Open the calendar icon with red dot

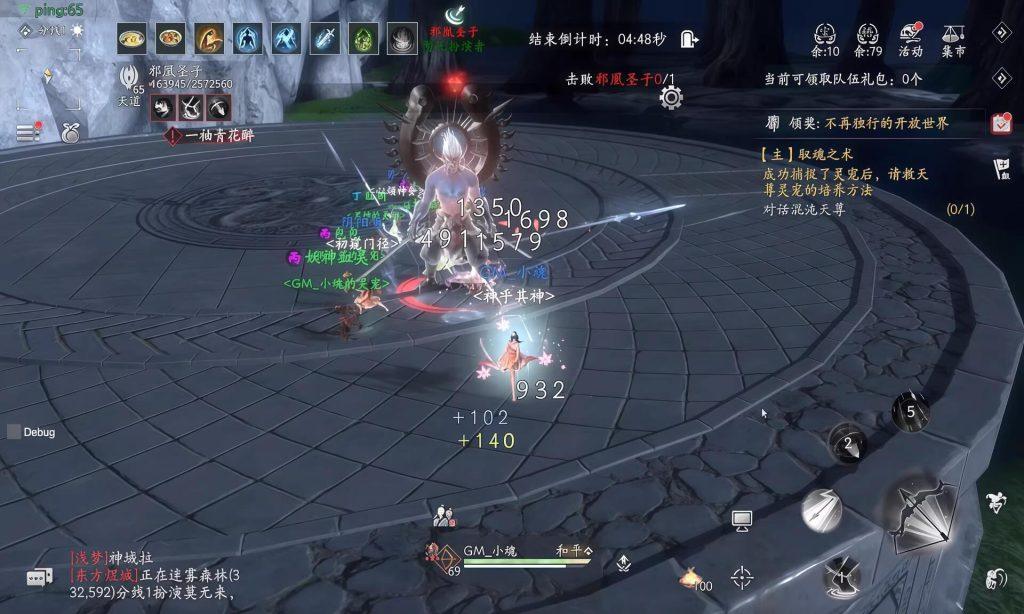pyautogui.click(x=1001, y=123)
